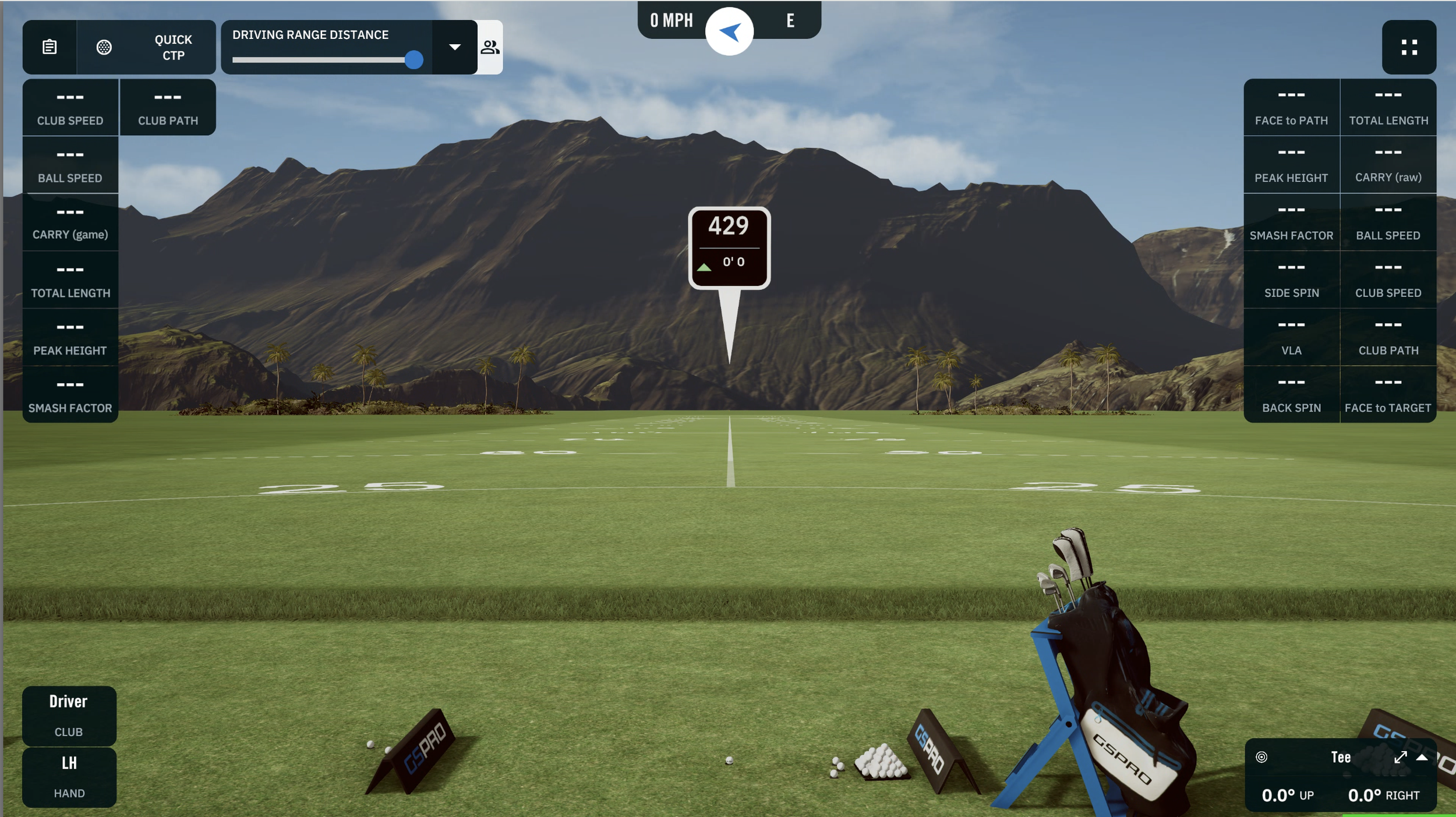Screen dimensions: 1456x817
Task: Toggle the LH hand setting
Action: click(x=69, y=777)
